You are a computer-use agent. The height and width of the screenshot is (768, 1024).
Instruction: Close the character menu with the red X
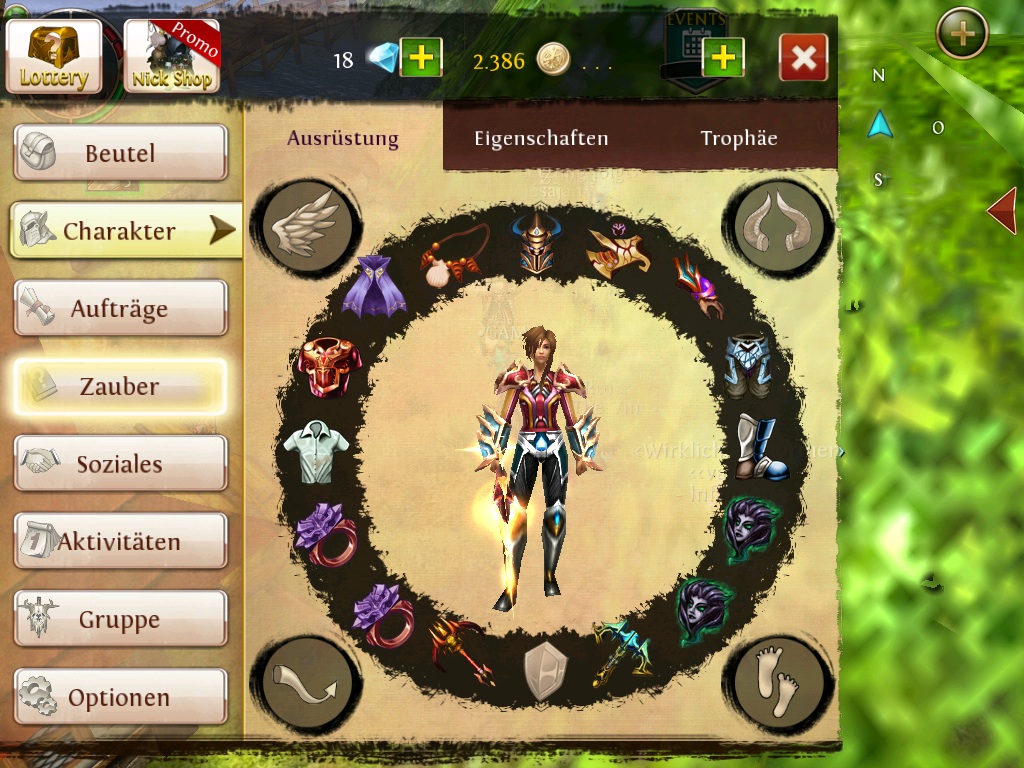[803, 58]
